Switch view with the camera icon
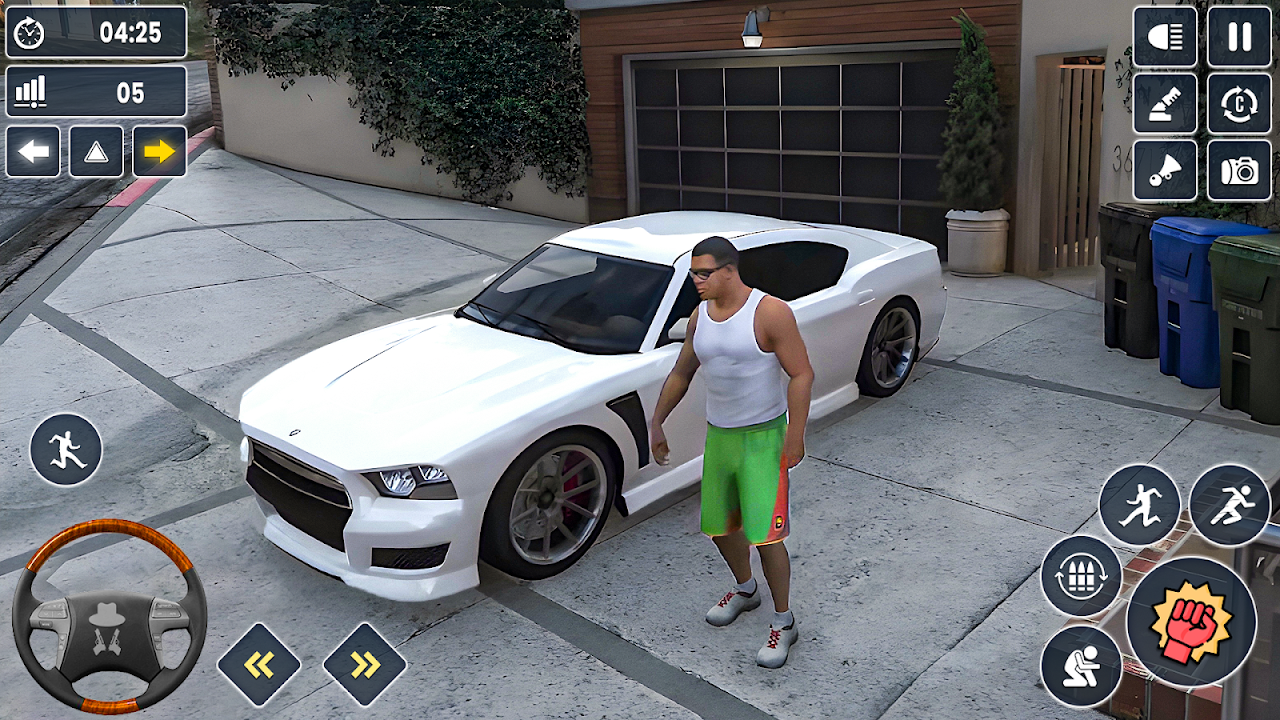The image size is (1280, 720). coord(1239,170)
